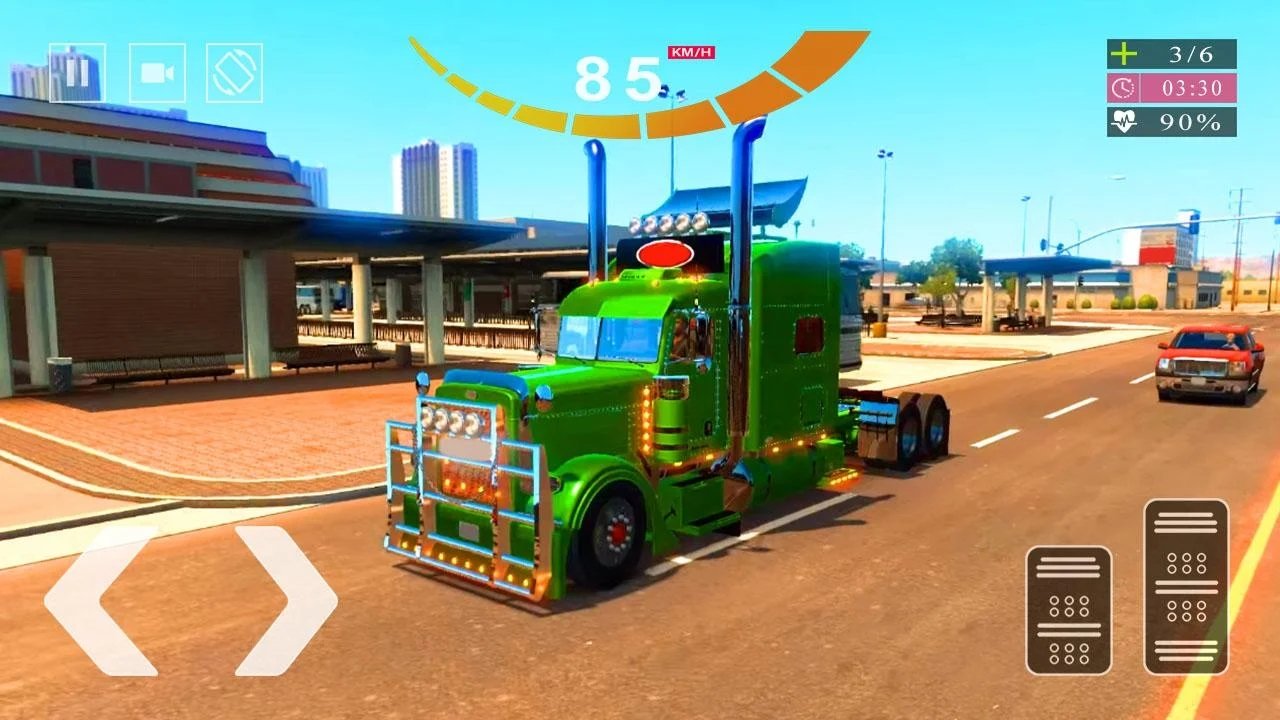The width and height of the screenshot is (1280, 720).
Task: Push the taller accelerator pedal
Action: pyautogui.click(x=1186, y=586)
